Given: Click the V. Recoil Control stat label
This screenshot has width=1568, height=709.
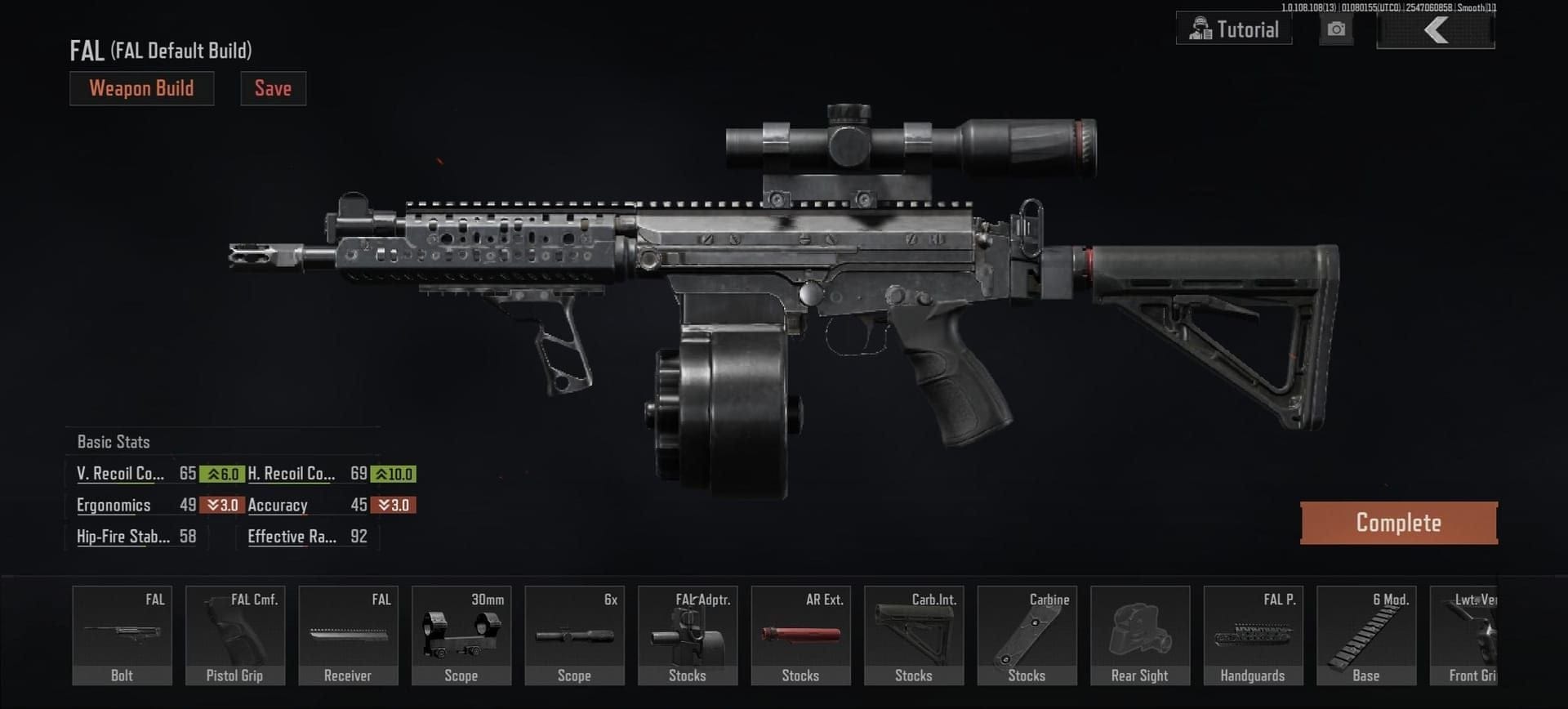Looking at the screenshot, I should 119,474.
